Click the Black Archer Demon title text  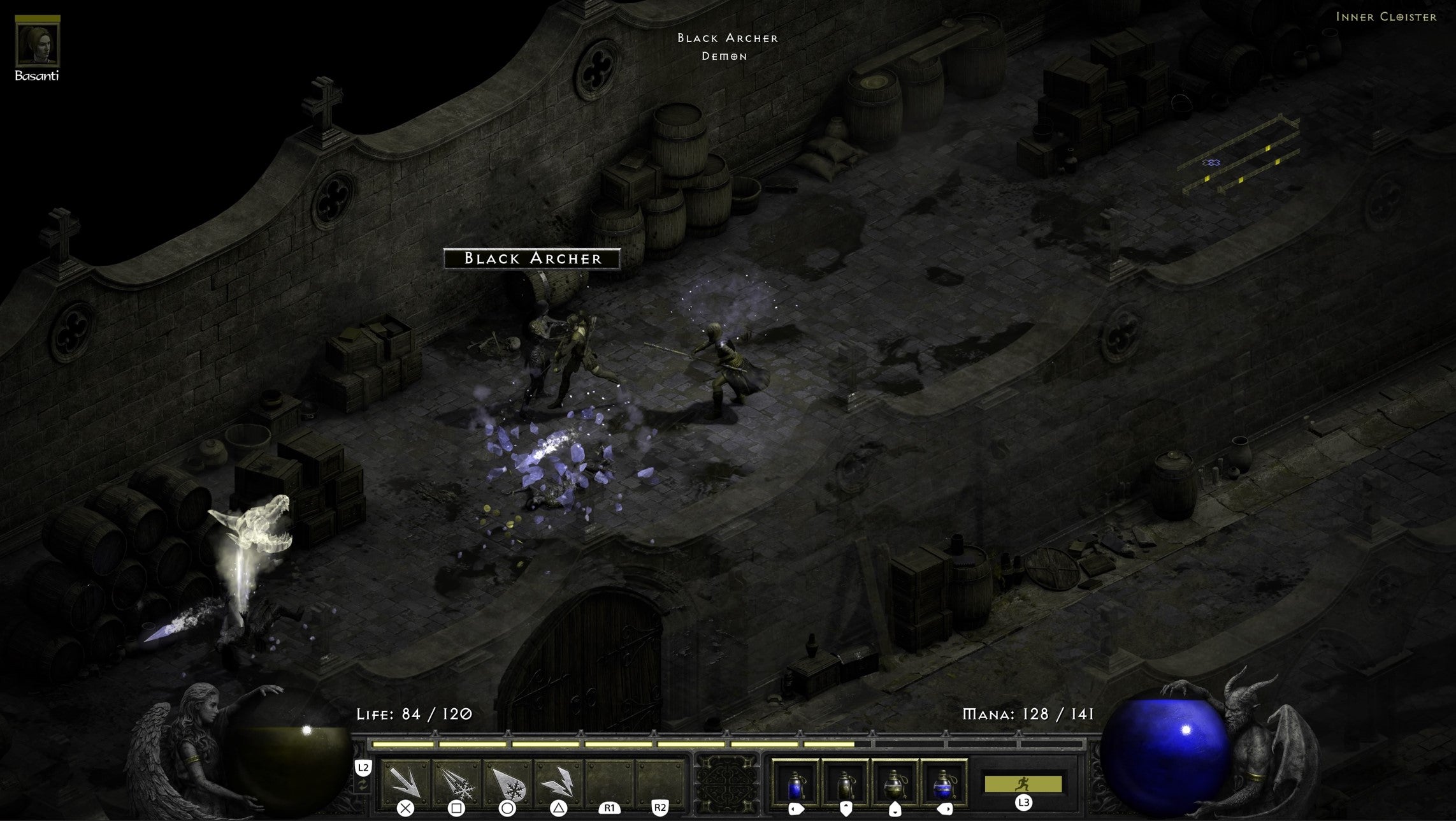[728, 48]
